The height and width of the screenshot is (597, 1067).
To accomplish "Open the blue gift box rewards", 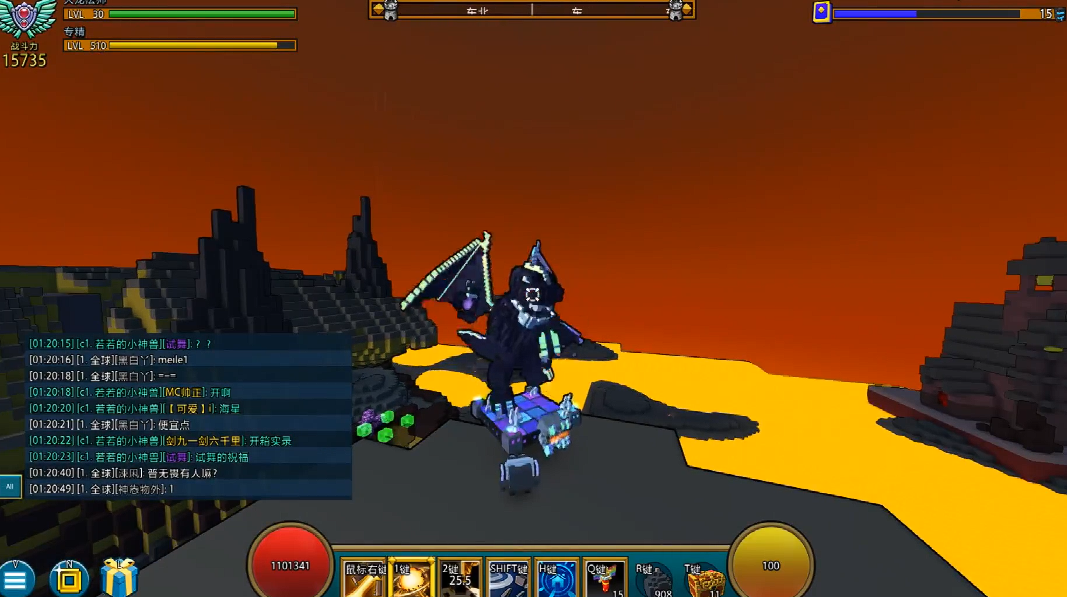I will click(118, 578).
